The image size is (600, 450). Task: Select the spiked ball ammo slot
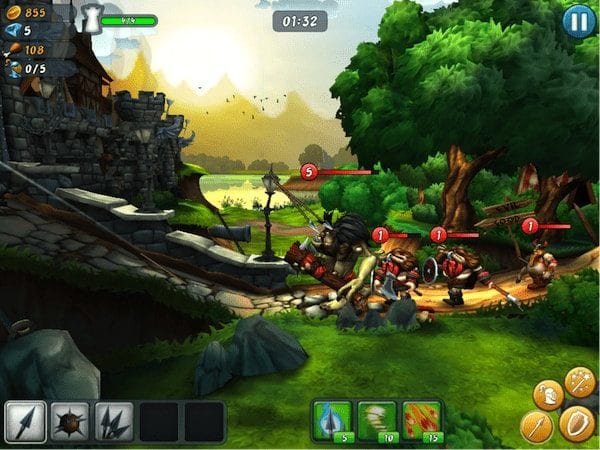[68, 421]
